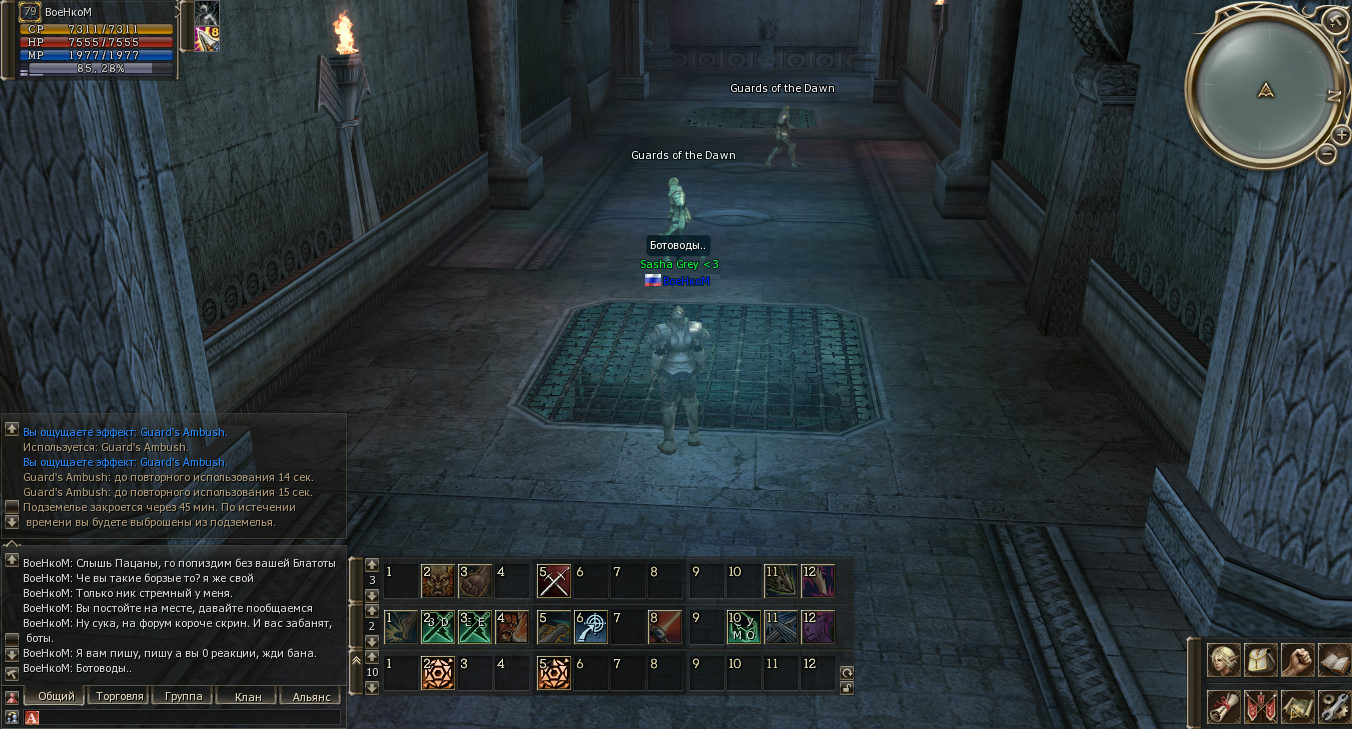Viewport: 1356px width, 729px height.
Task: Open the Группа chat tab
Action: point(183,696)
